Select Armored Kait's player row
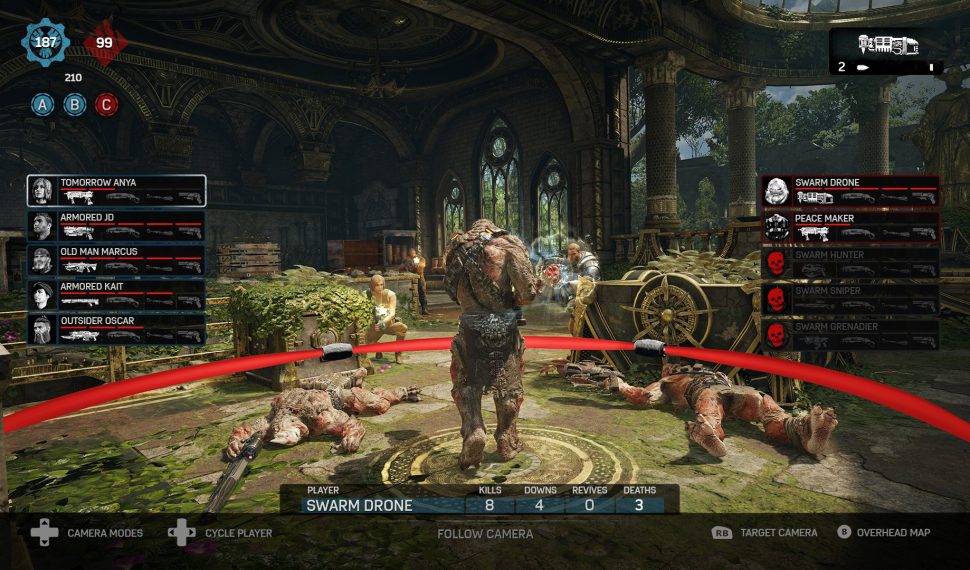The image size is (970, 570). (x=117, y=294)
